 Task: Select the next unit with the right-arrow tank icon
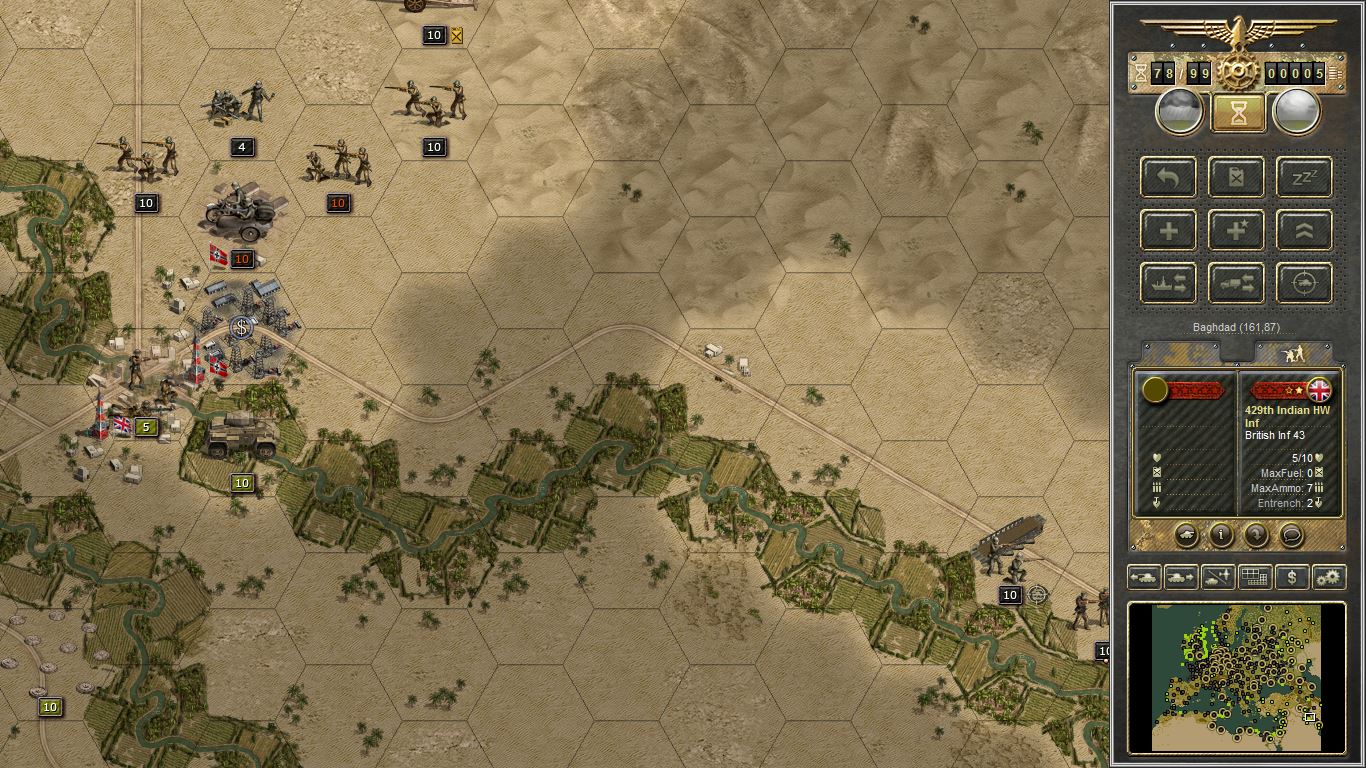[x=1180, y=578]
